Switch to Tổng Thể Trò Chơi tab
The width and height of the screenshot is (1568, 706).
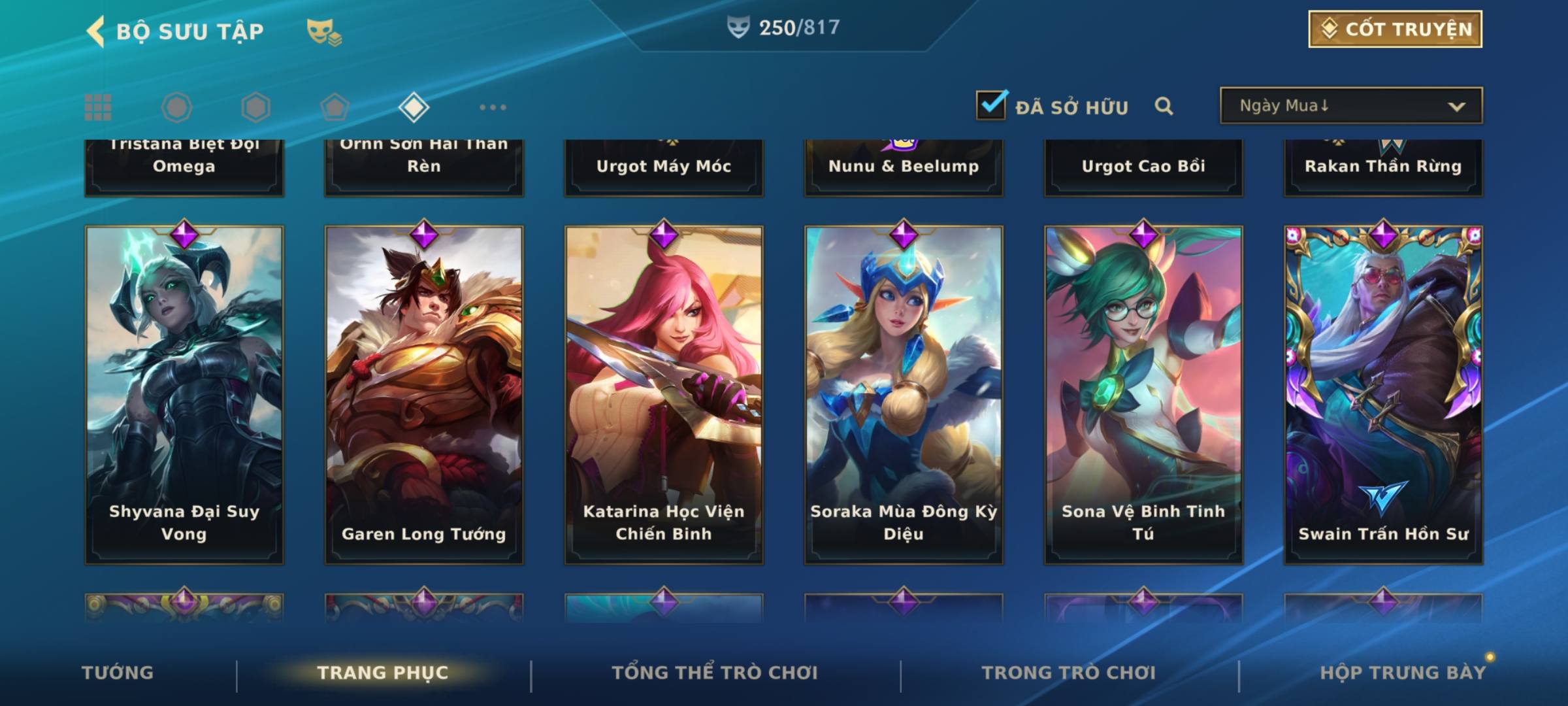715,673
